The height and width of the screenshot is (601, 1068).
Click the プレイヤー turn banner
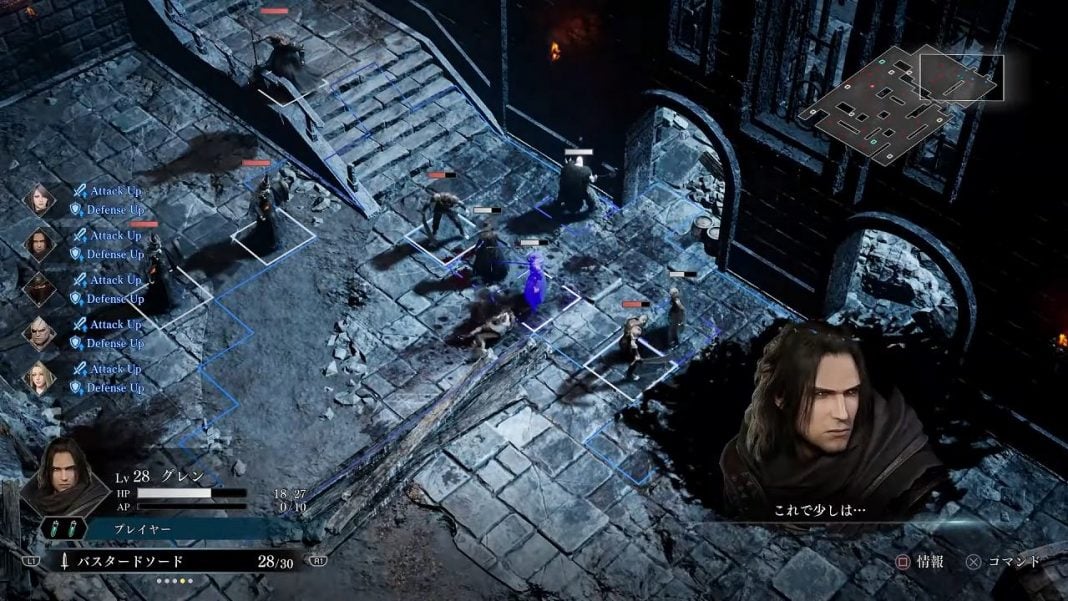(x=180, y=528)
